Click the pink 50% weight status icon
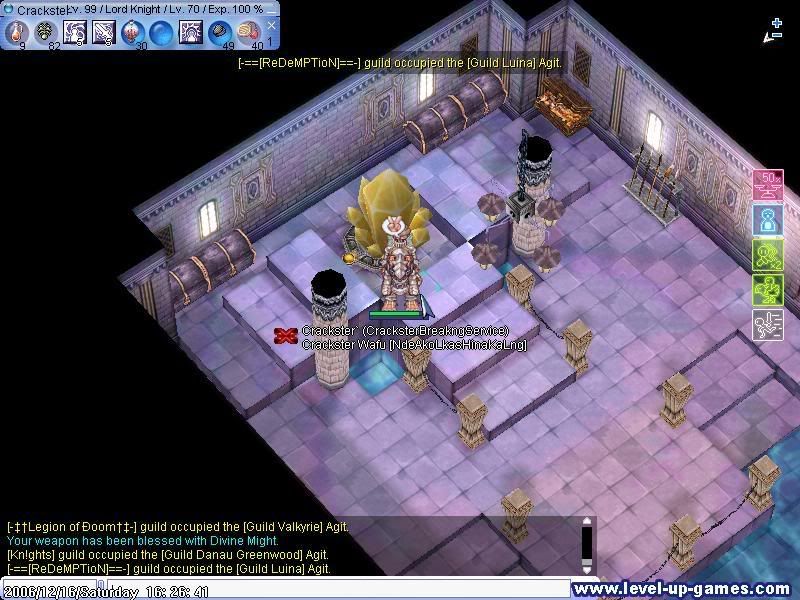The height and width of the screenshot is (600, 800). click(767, 185)
